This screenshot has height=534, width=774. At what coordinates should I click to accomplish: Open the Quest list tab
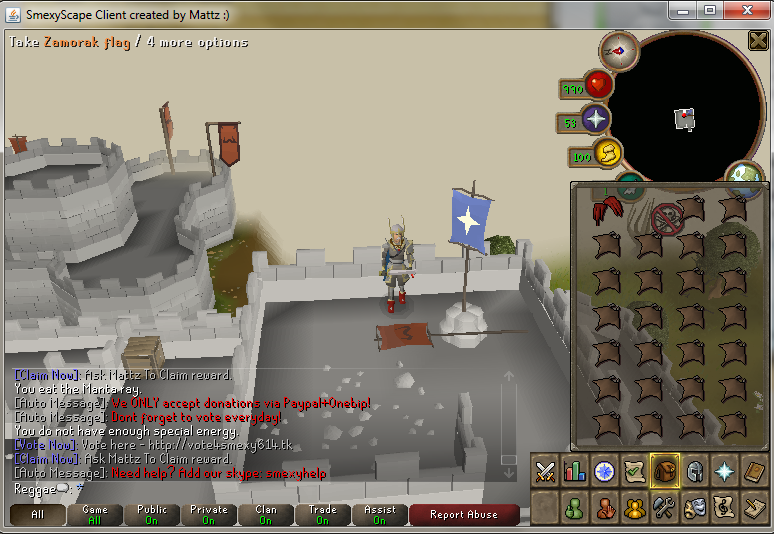pyautogui.click(x=635, y=470)
